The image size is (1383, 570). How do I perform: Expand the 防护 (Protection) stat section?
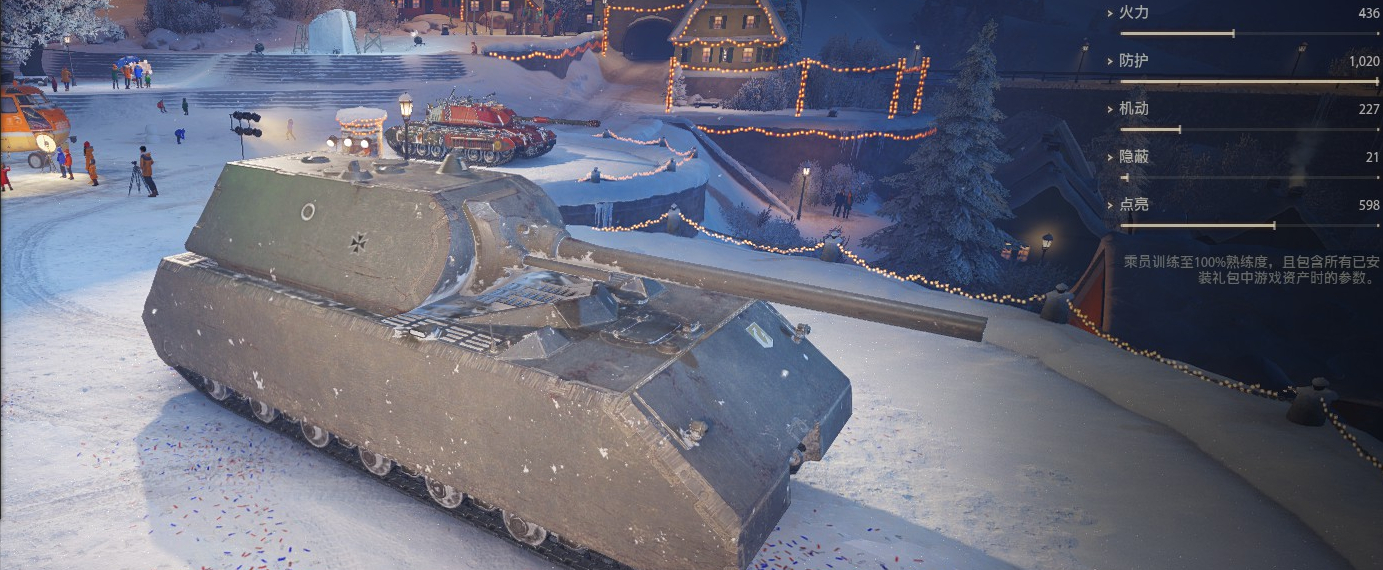pos(1132,61)
